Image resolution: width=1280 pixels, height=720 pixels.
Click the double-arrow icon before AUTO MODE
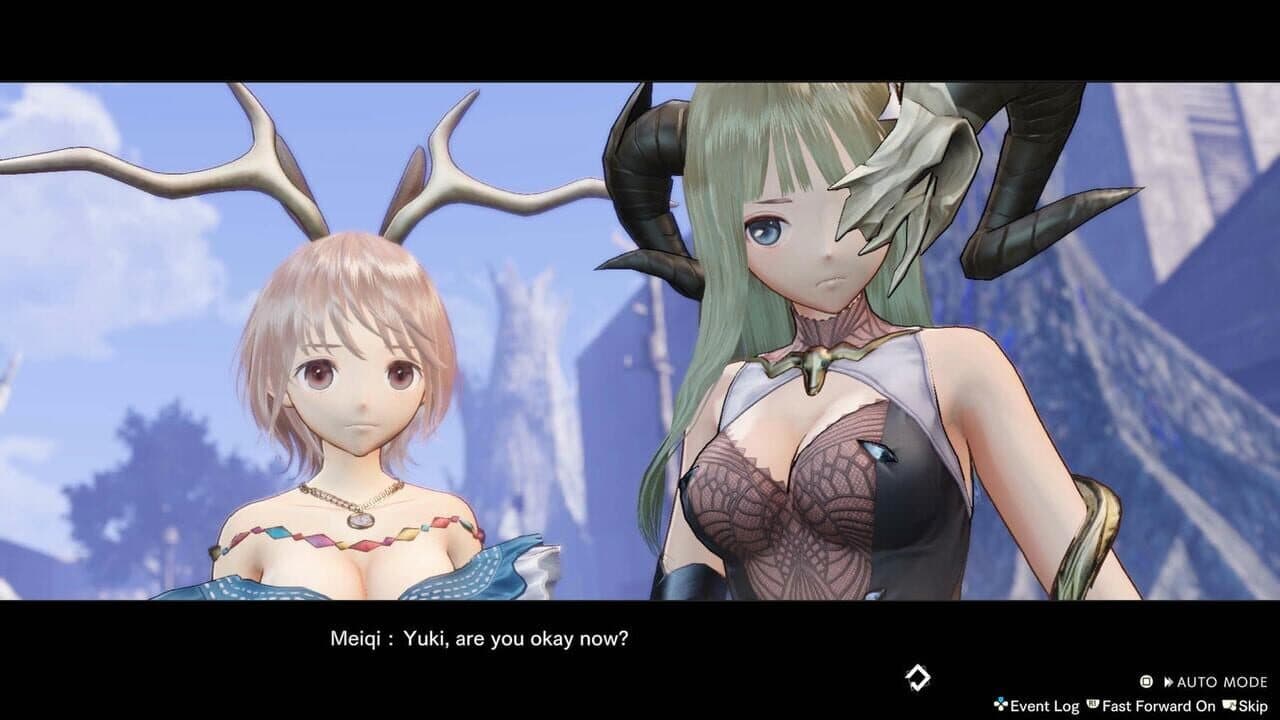[1168, 681]
